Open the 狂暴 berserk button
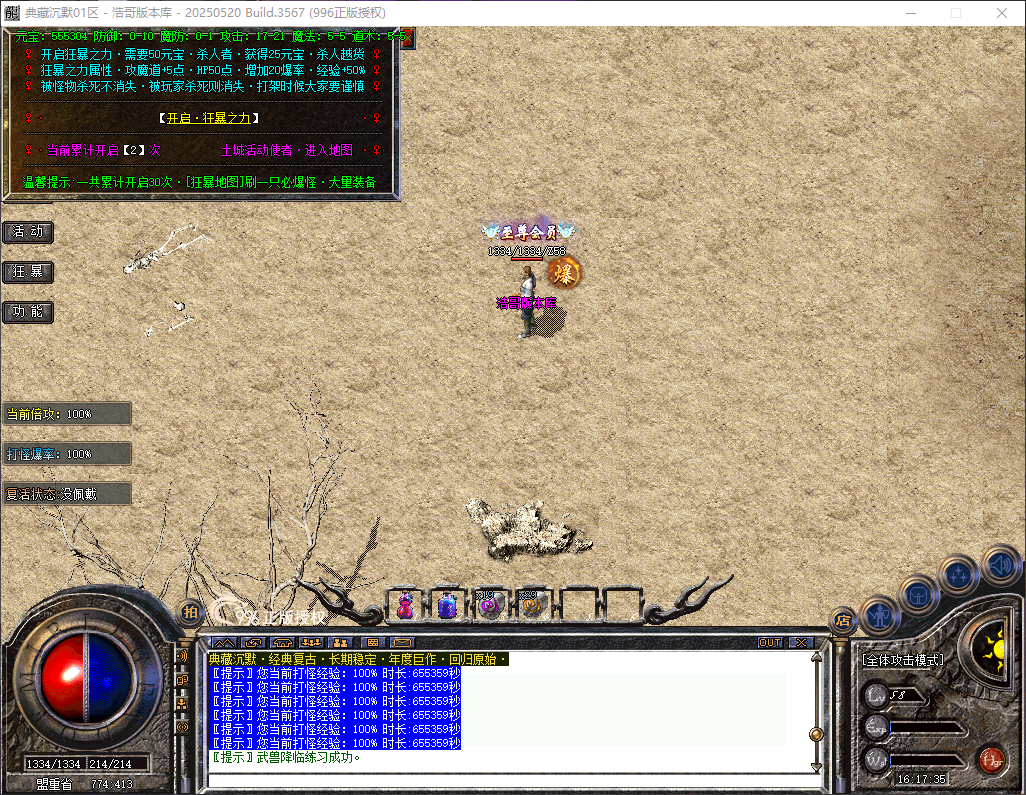1026x795 pixels. point(28,272)
